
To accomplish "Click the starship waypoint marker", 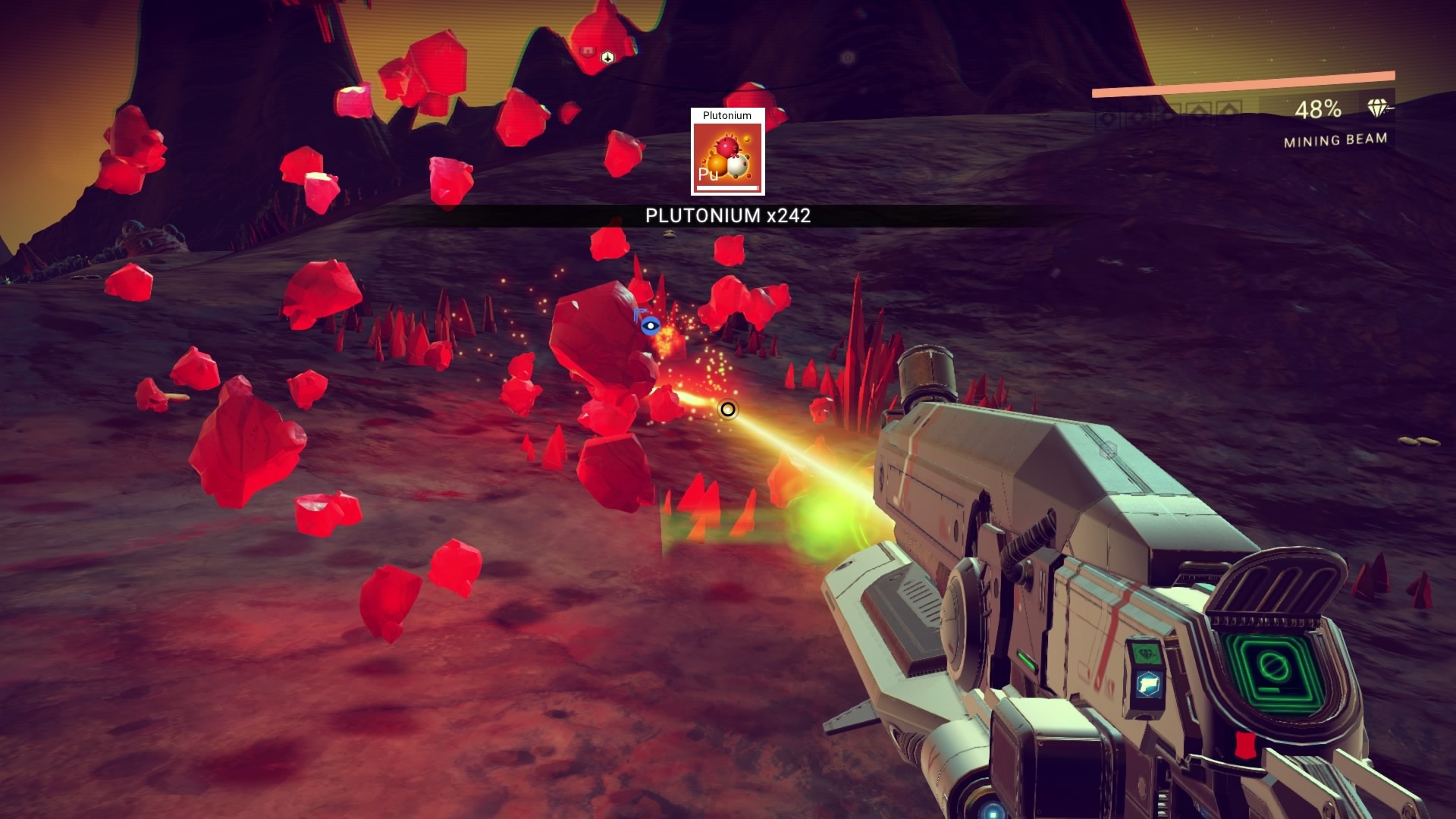I will [607, 57].
